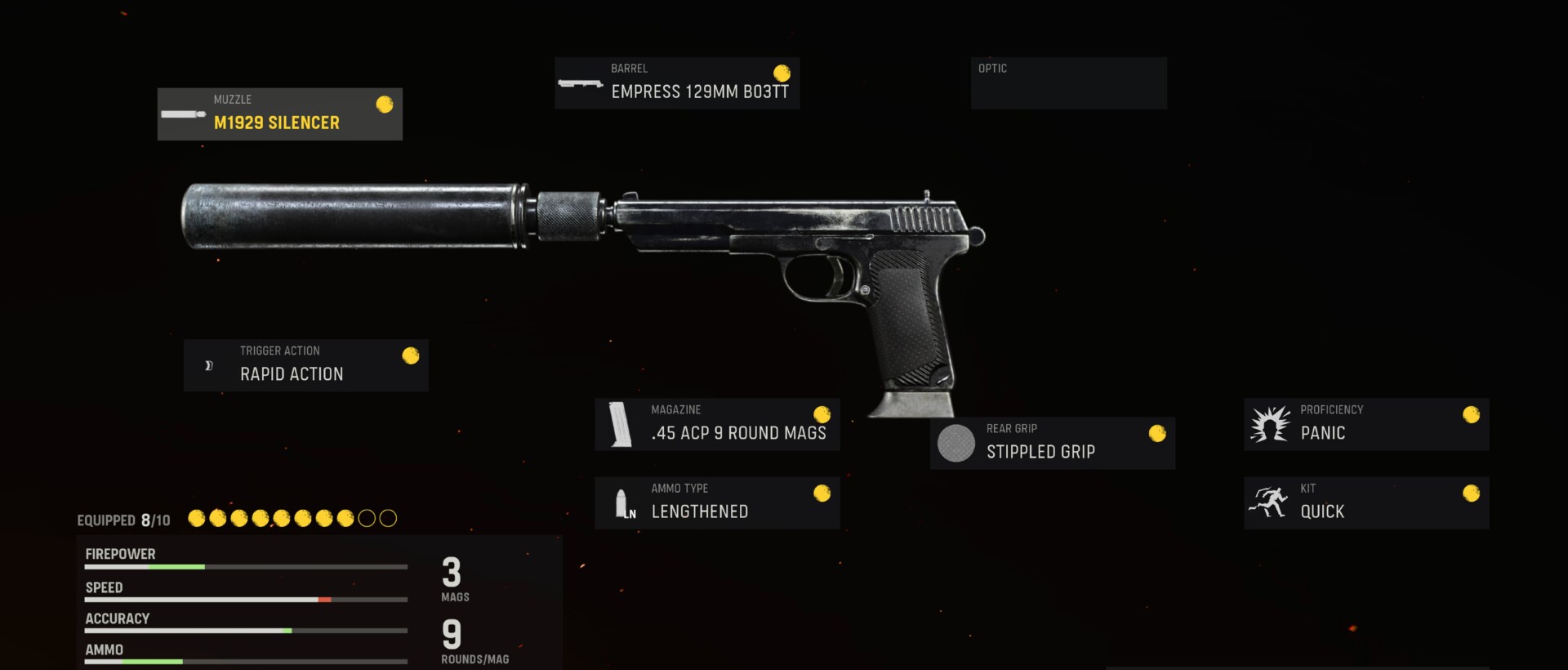Select the Panic proficiency slot

(1365, 424)
